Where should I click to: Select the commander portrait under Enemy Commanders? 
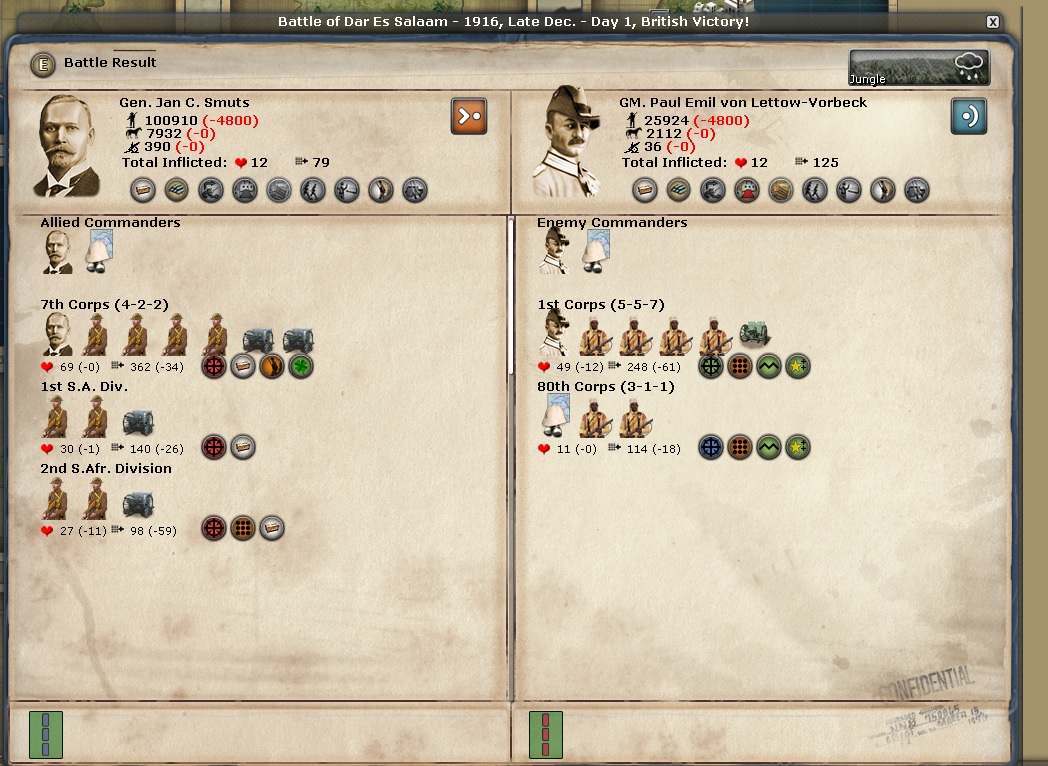point(554,252)
